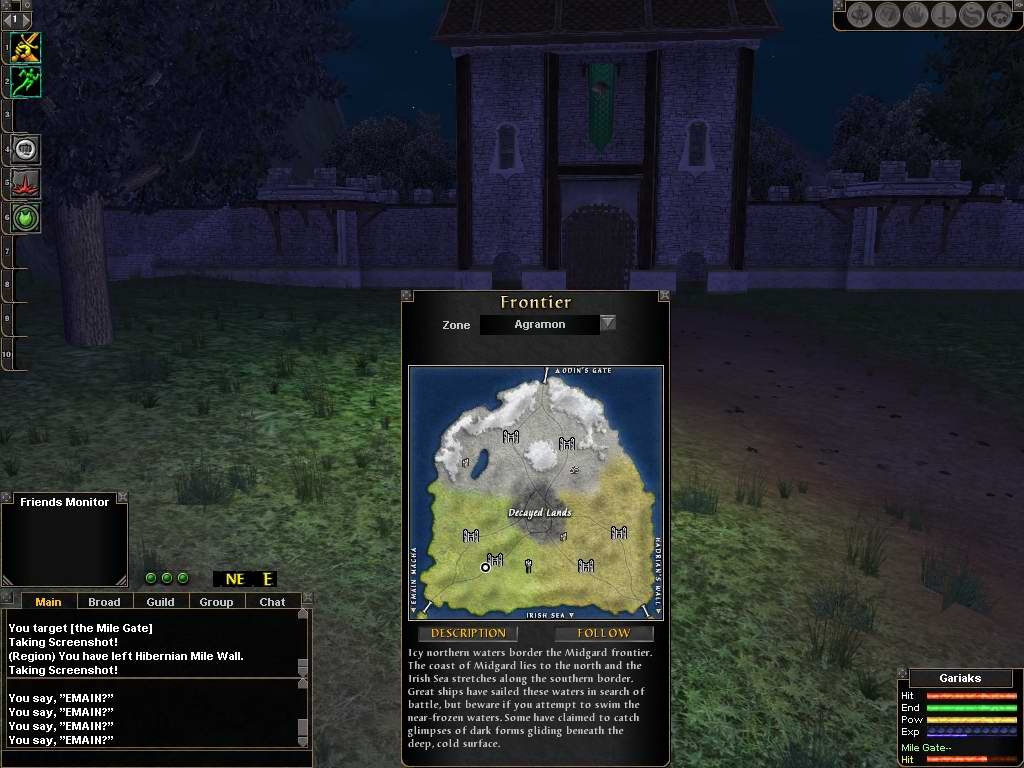Click the Follow button under the map
The width and height of the screenshot is (1024, 768).
pos(604,633)
